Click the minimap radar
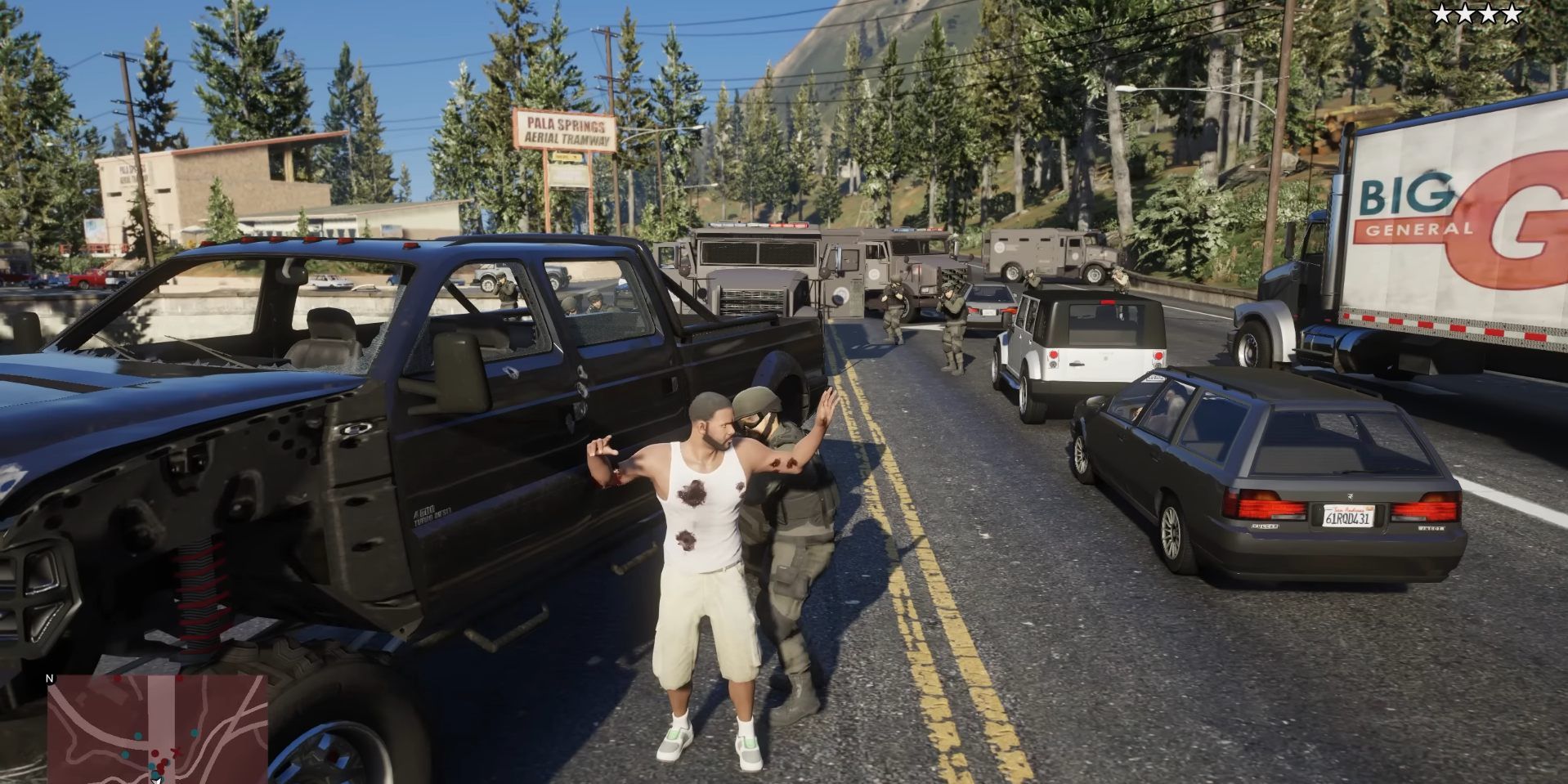 (x=157, y=728)
